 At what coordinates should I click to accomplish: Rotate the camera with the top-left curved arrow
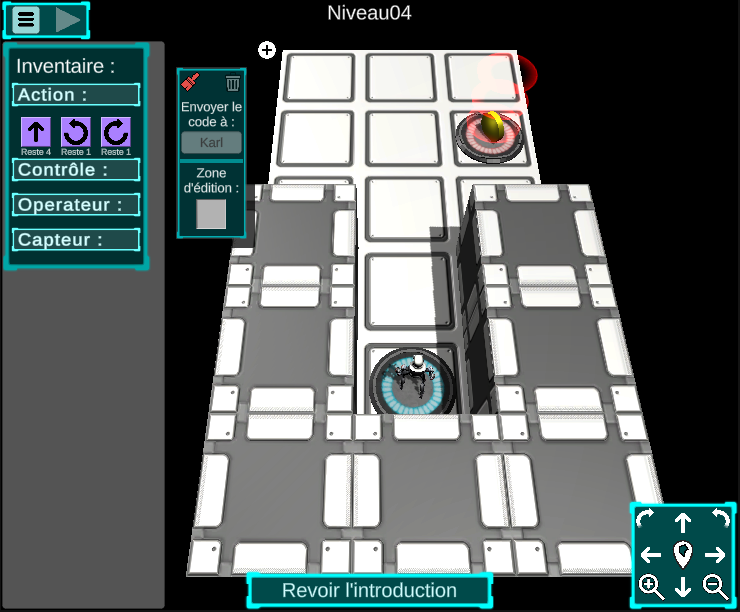click(645, 518)
